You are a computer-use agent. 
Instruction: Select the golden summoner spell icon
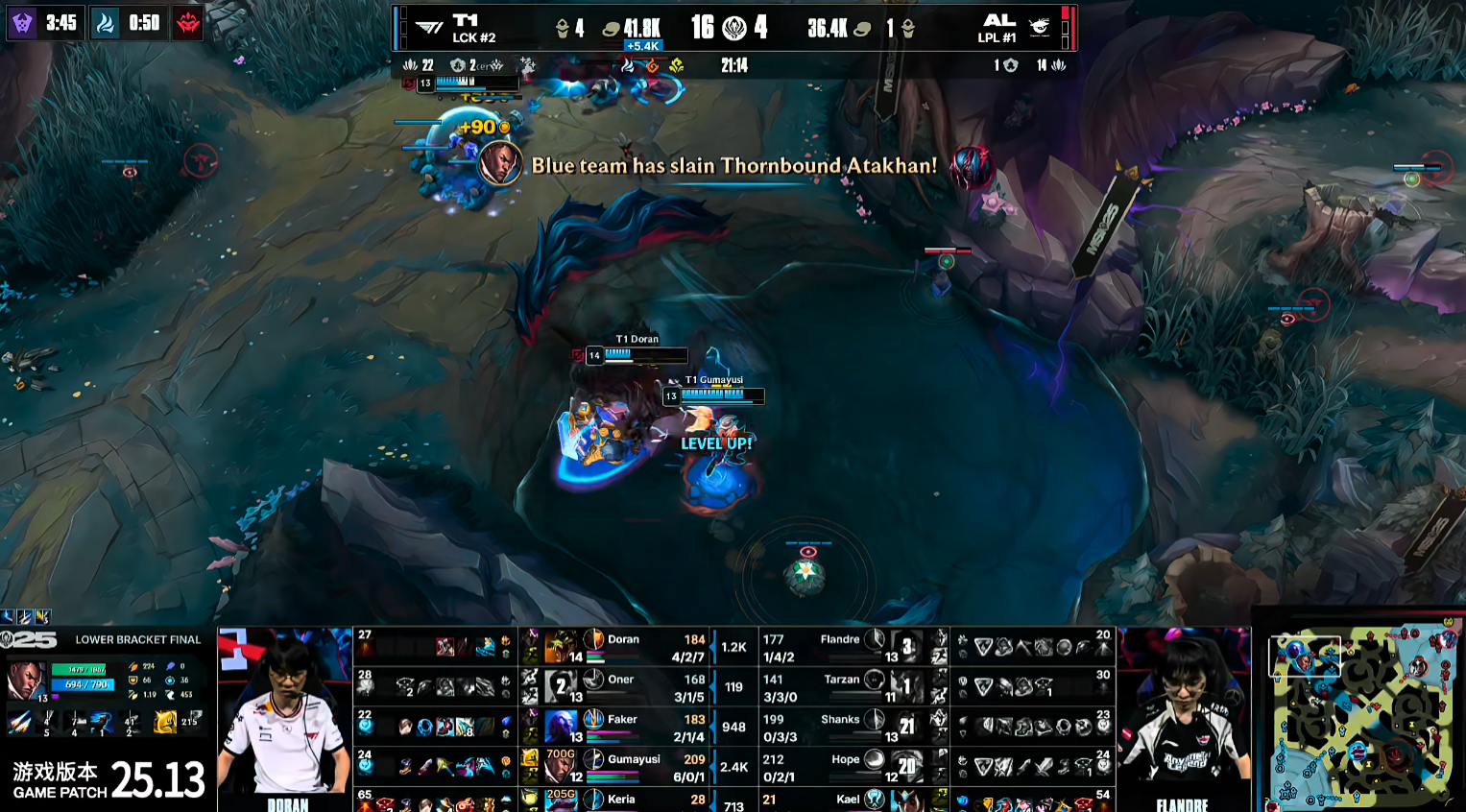click(x=165, y=721)
